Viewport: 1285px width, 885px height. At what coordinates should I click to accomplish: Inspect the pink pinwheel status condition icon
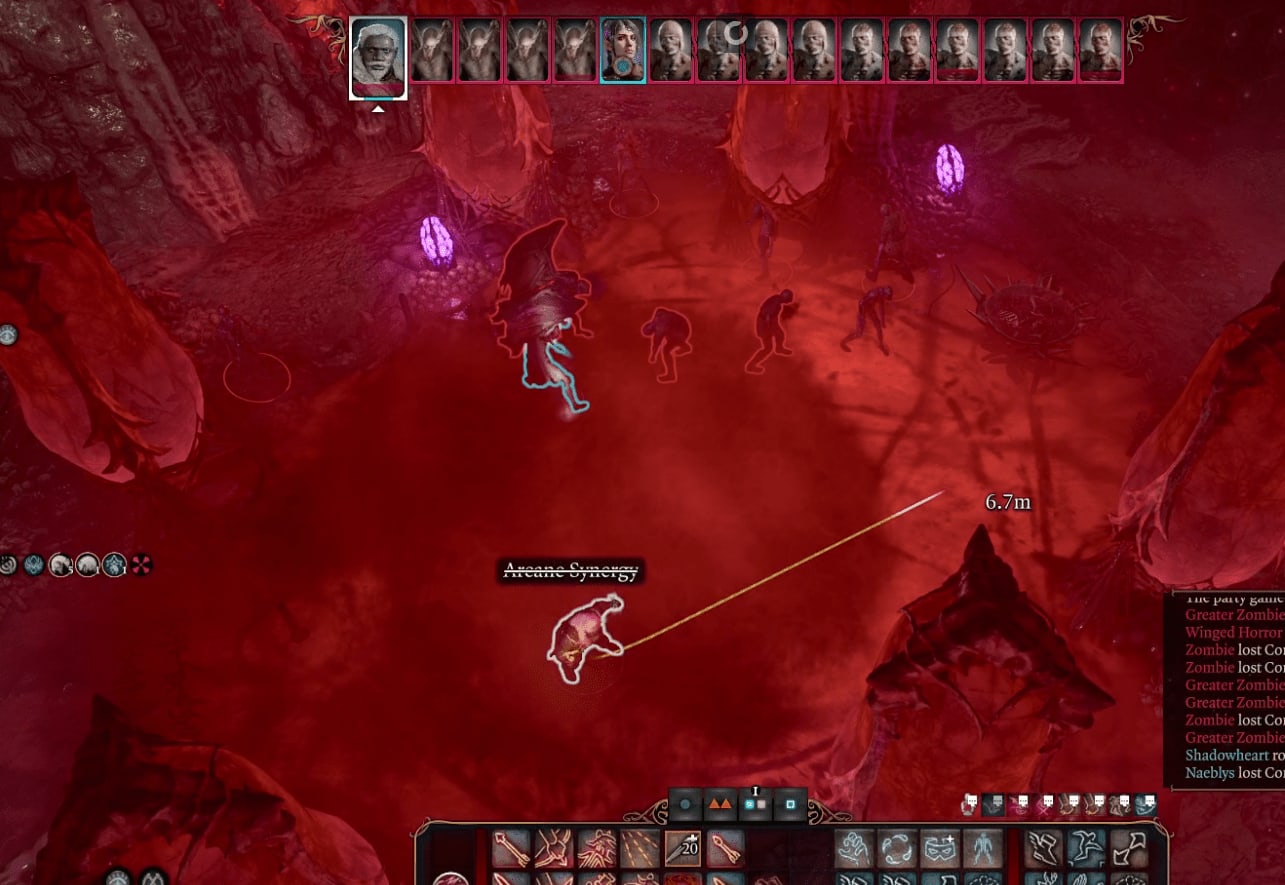tap(141, 565)
